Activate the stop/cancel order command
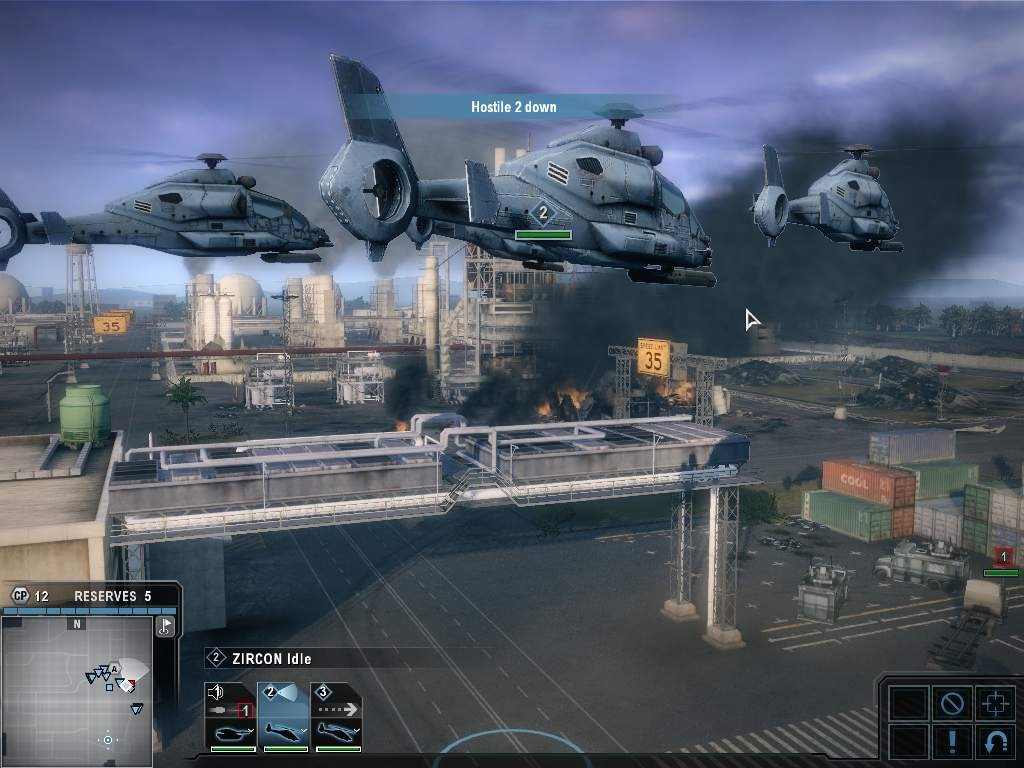The height and width of the screenshot is (768, 1024). (x=950, y=703)
